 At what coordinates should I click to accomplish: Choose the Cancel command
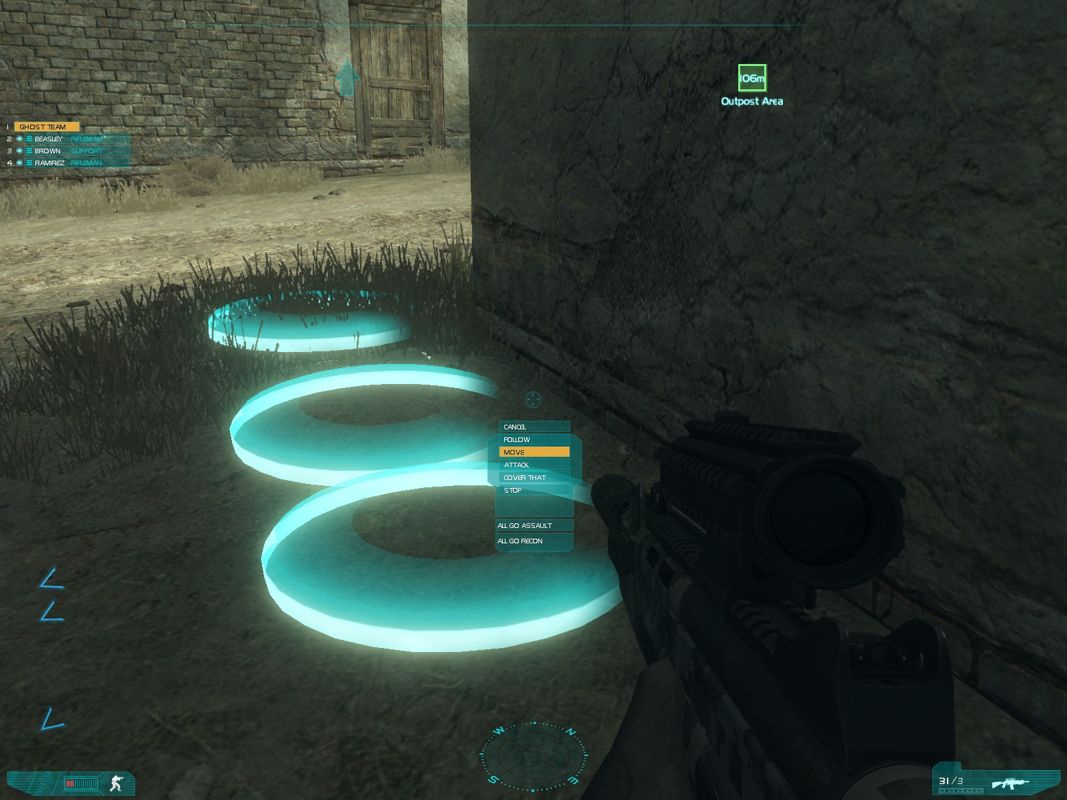point(534,427)
